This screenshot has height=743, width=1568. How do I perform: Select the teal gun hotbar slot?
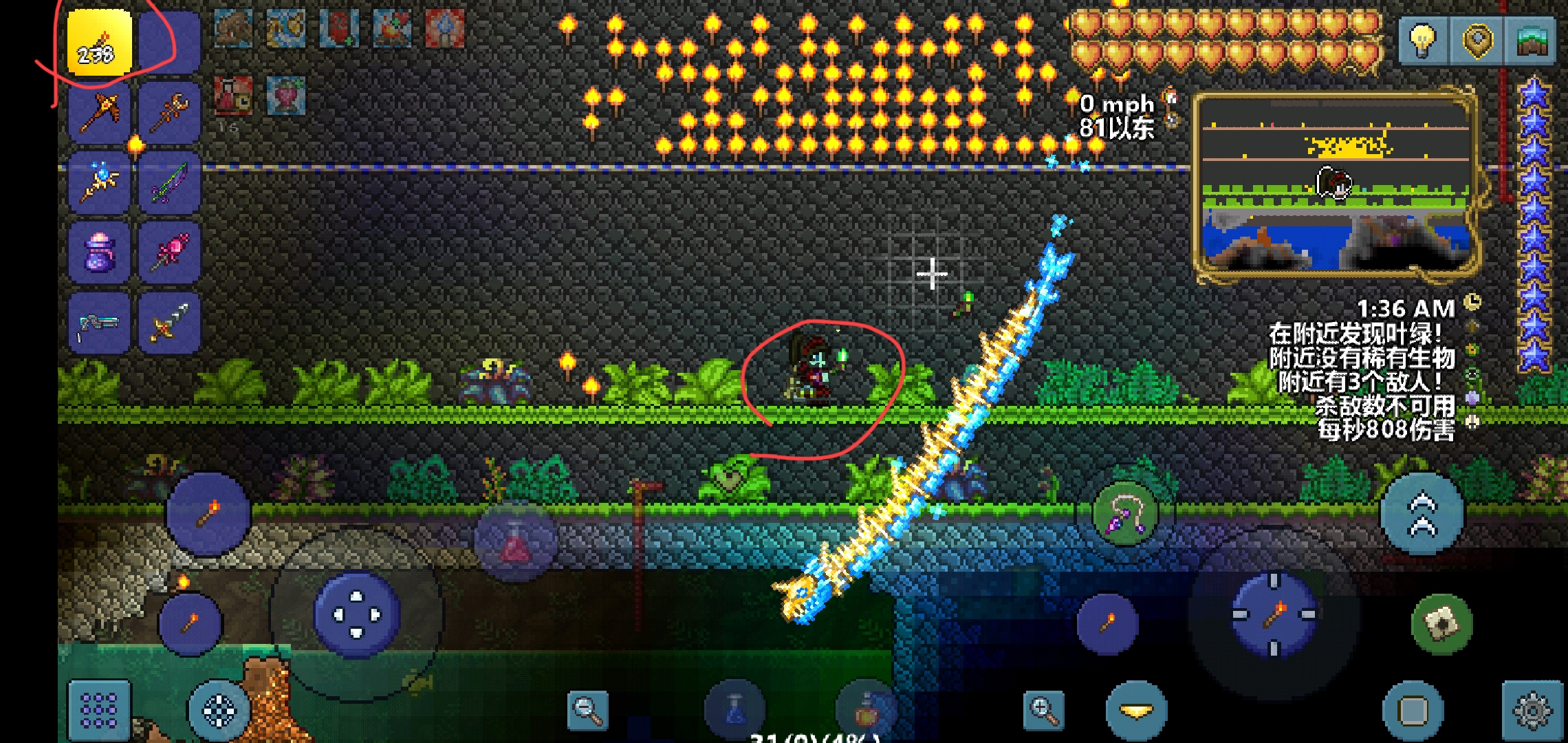pos(99,323)
